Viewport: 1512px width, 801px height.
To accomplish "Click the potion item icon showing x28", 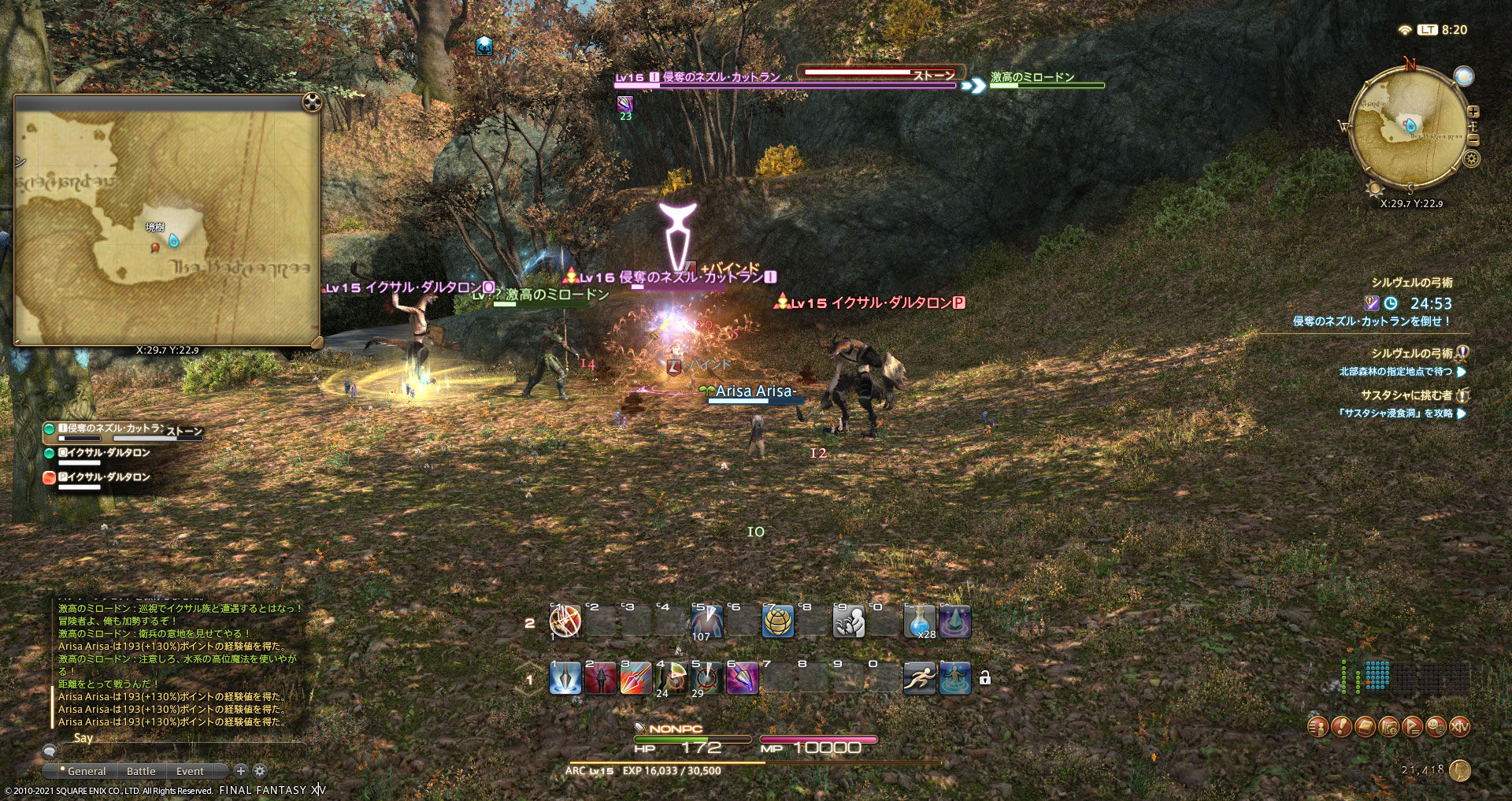I will 920,622.
